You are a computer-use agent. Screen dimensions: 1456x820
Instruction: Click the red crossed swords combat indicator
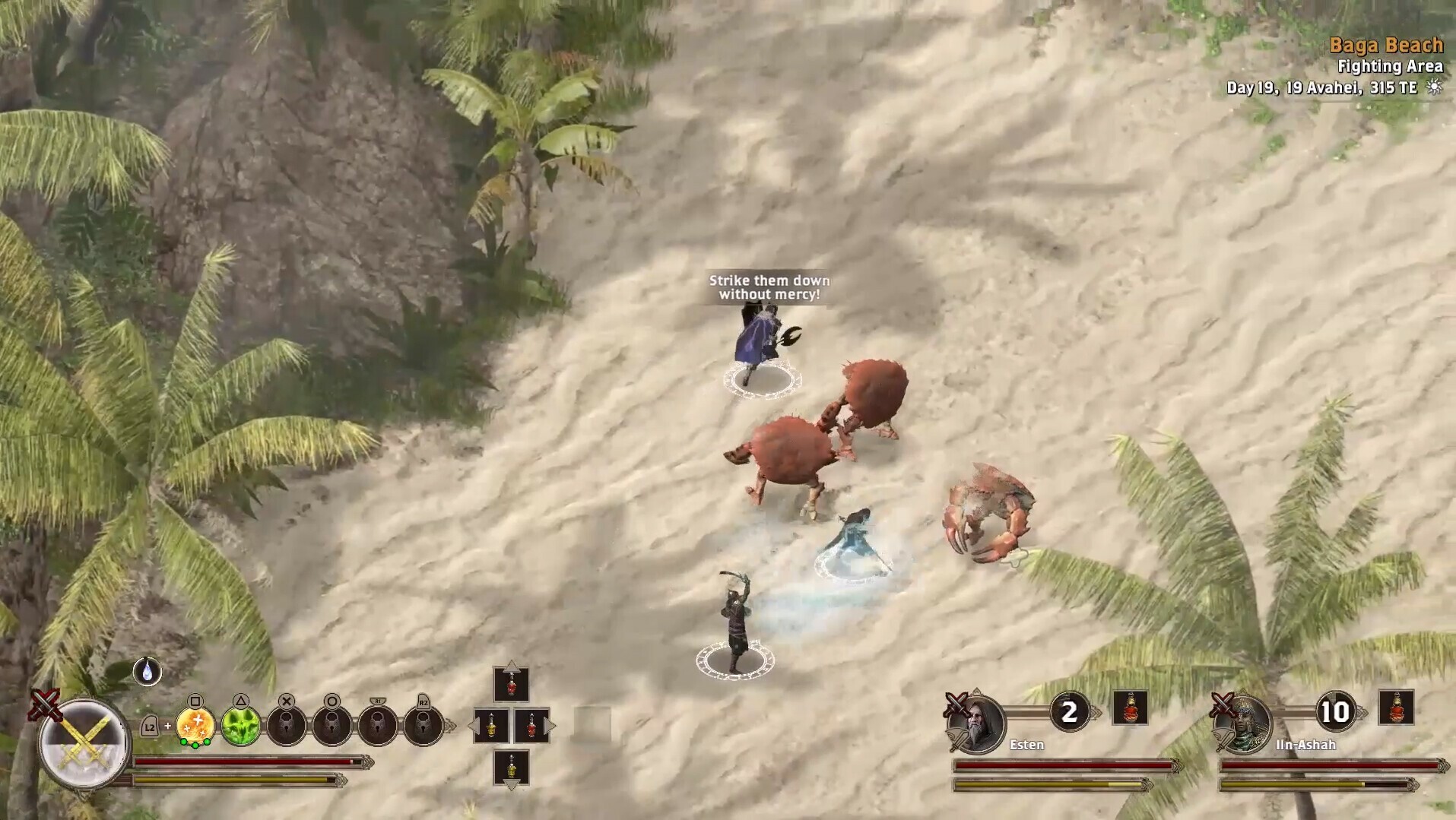click(x=44, y=705)
